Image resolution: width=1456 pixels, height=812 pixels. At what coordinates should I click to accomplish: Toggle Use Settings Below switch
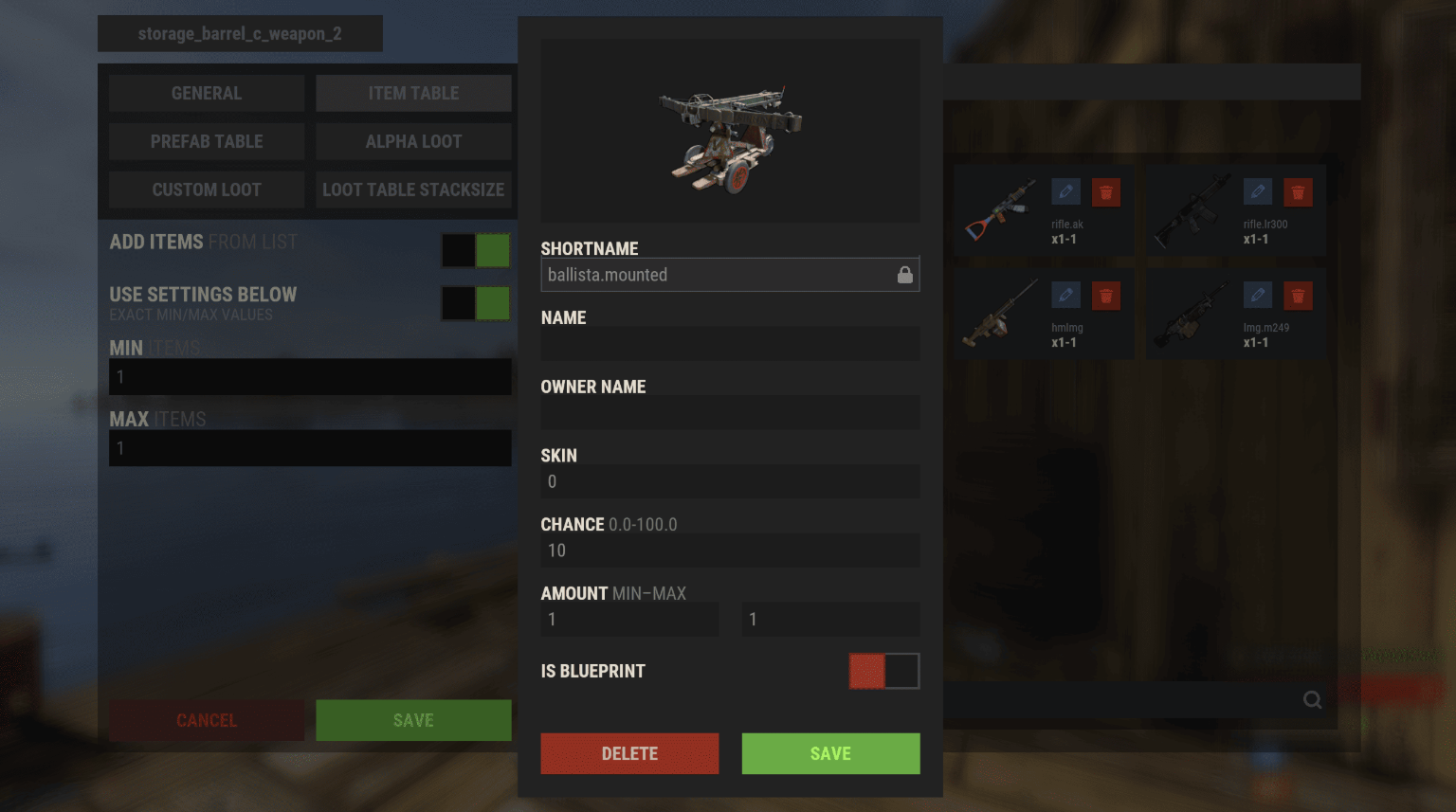476,303
